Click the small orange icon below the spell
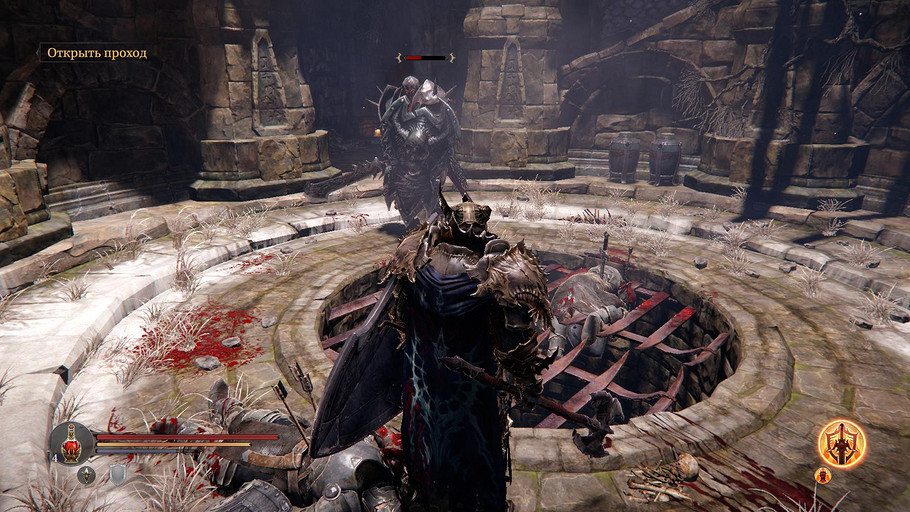The height and width of the screenshot is (512, 910). 823,475
